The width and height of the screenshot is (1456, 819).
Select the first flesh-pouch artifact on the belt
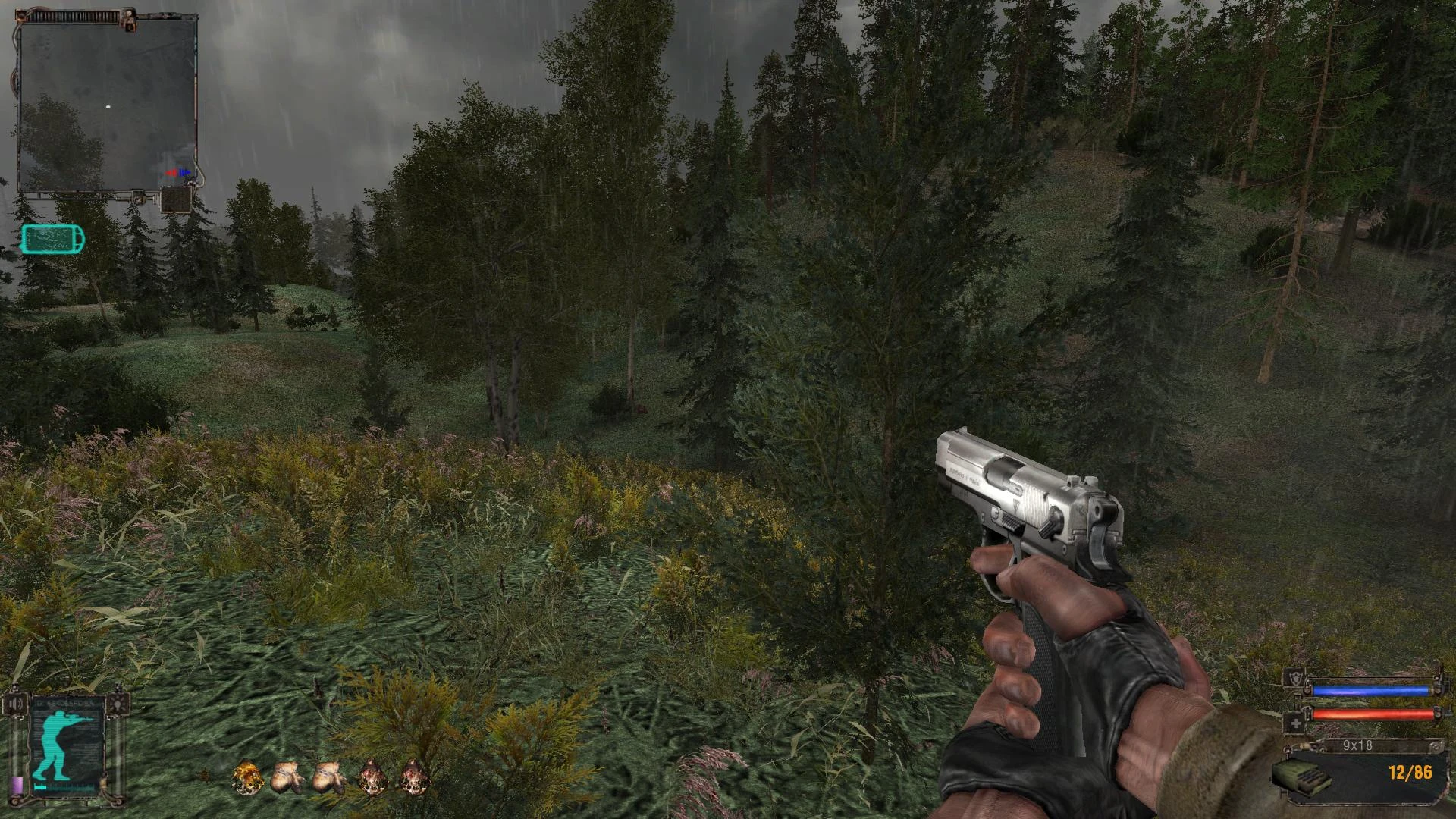(287, 776)
